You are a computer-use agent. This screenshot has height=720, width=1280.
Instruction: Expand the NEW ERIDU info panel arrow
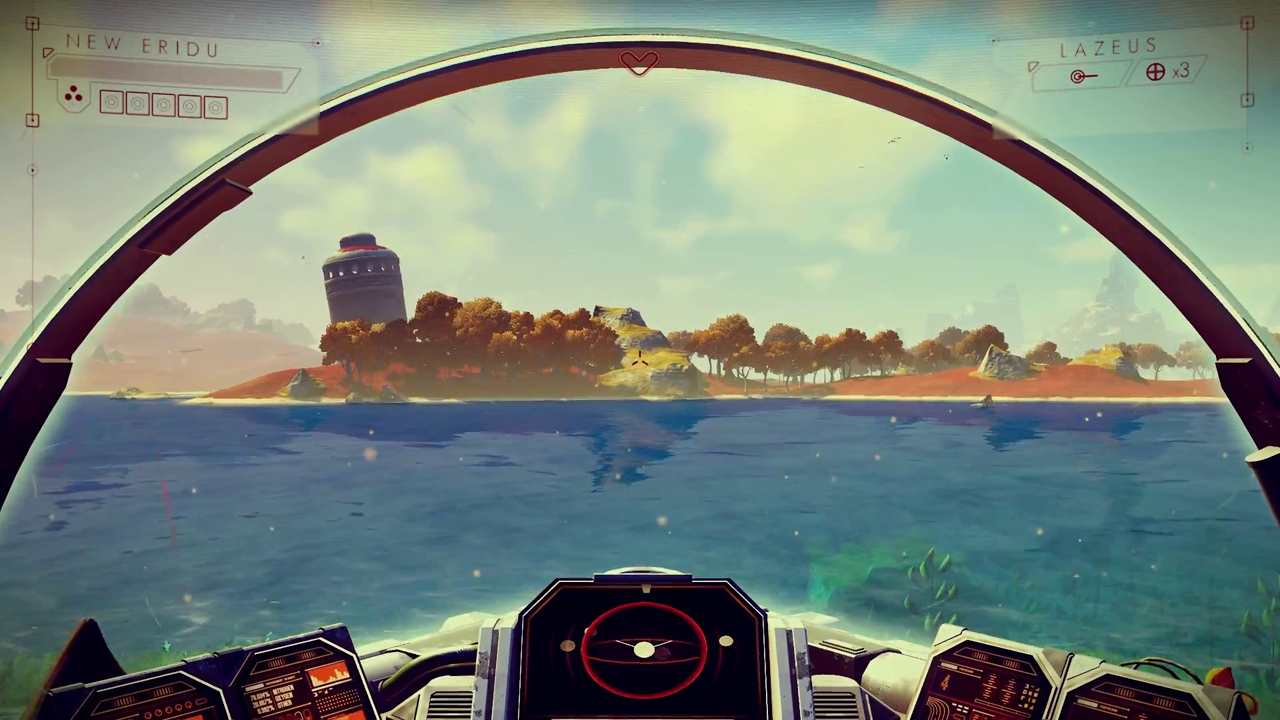coord(48,53)
